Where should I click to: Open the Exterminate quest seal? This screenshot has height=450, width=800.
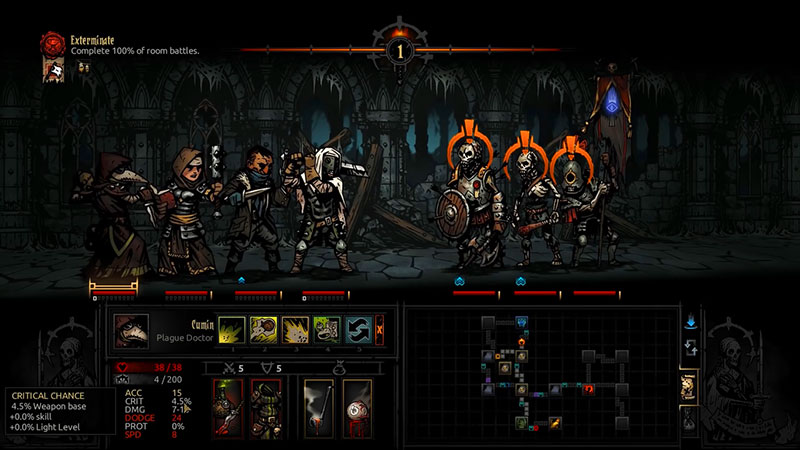coord(53,43)
